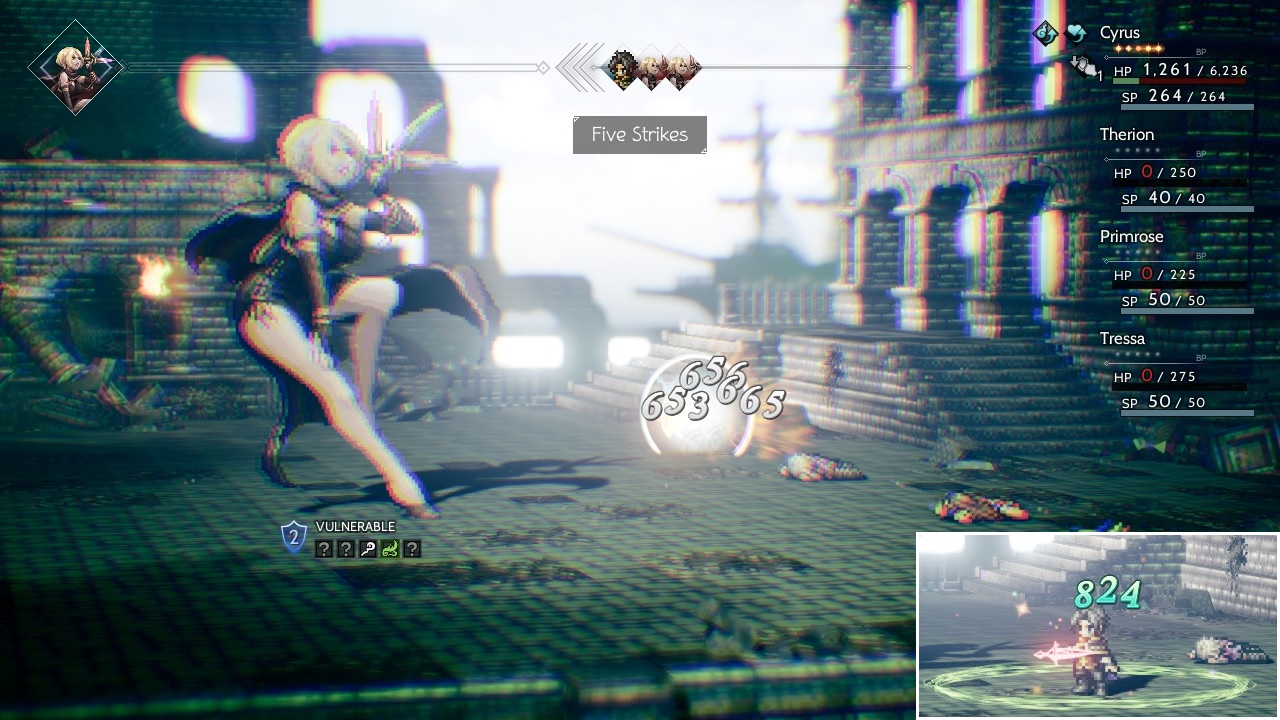This screenshot has height=720, width=1280.
Task: Click the Five Strikes skill name banner
Action: click(x=640, y=135)
